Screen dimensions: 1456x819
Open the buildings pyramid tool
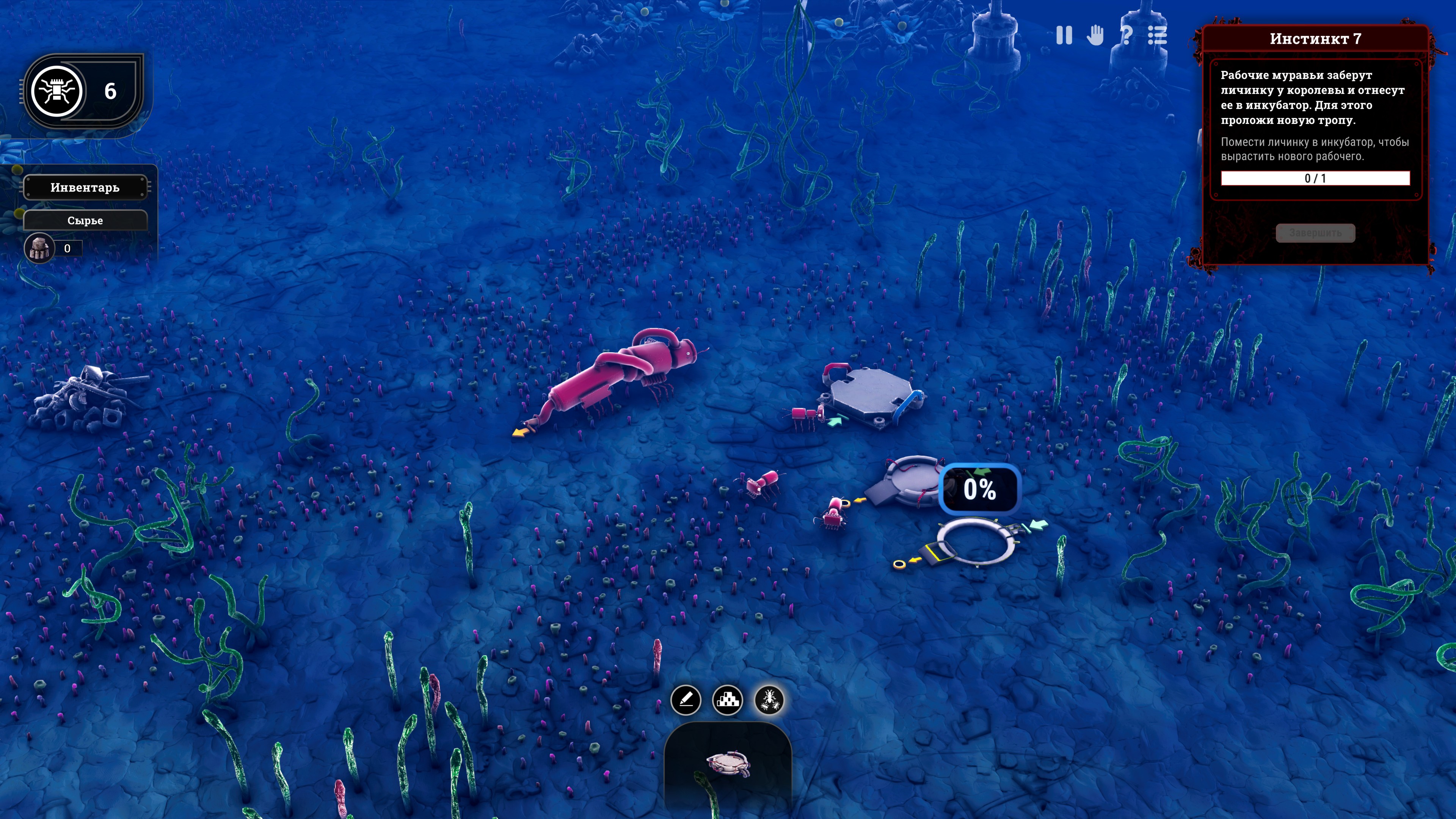(728, 700)
